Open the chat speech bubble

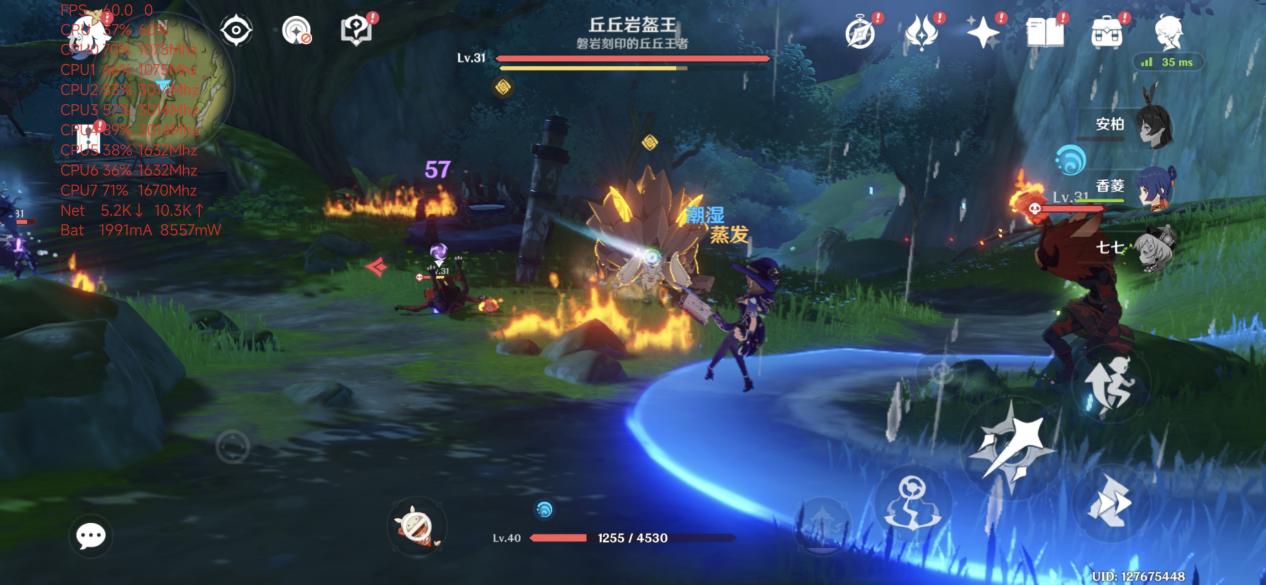pos(91,536)
